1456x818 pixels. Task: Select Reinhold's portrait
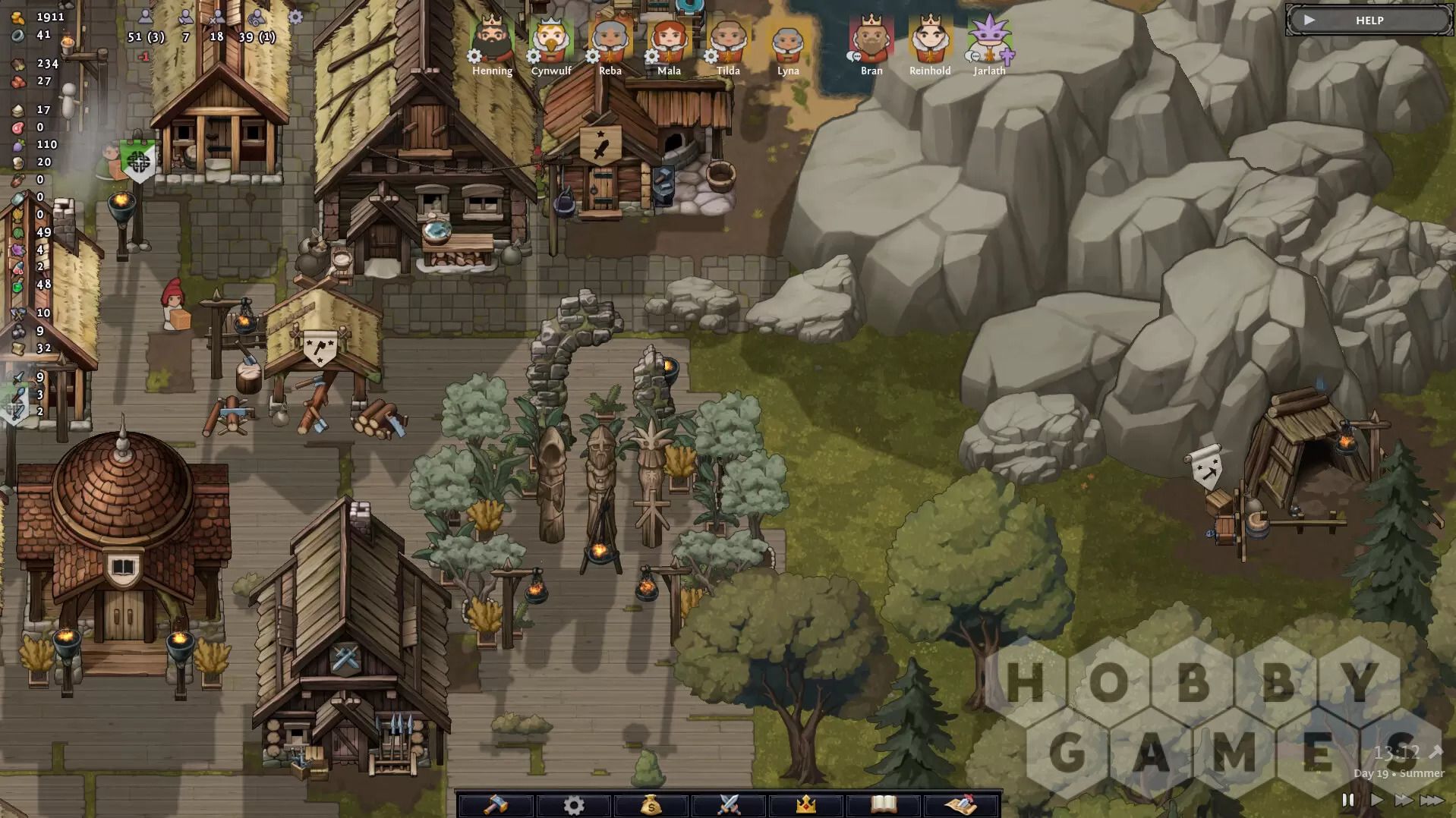point(930,39)
